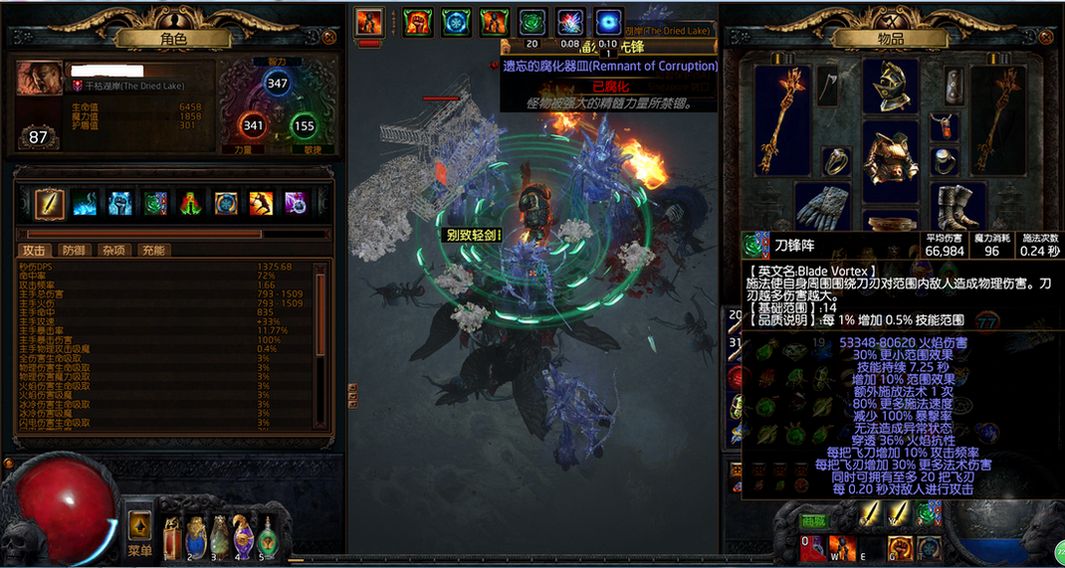This screenshot has width=1065, height=568.
Task: Use the first red life flask
Action: [171, 538]
